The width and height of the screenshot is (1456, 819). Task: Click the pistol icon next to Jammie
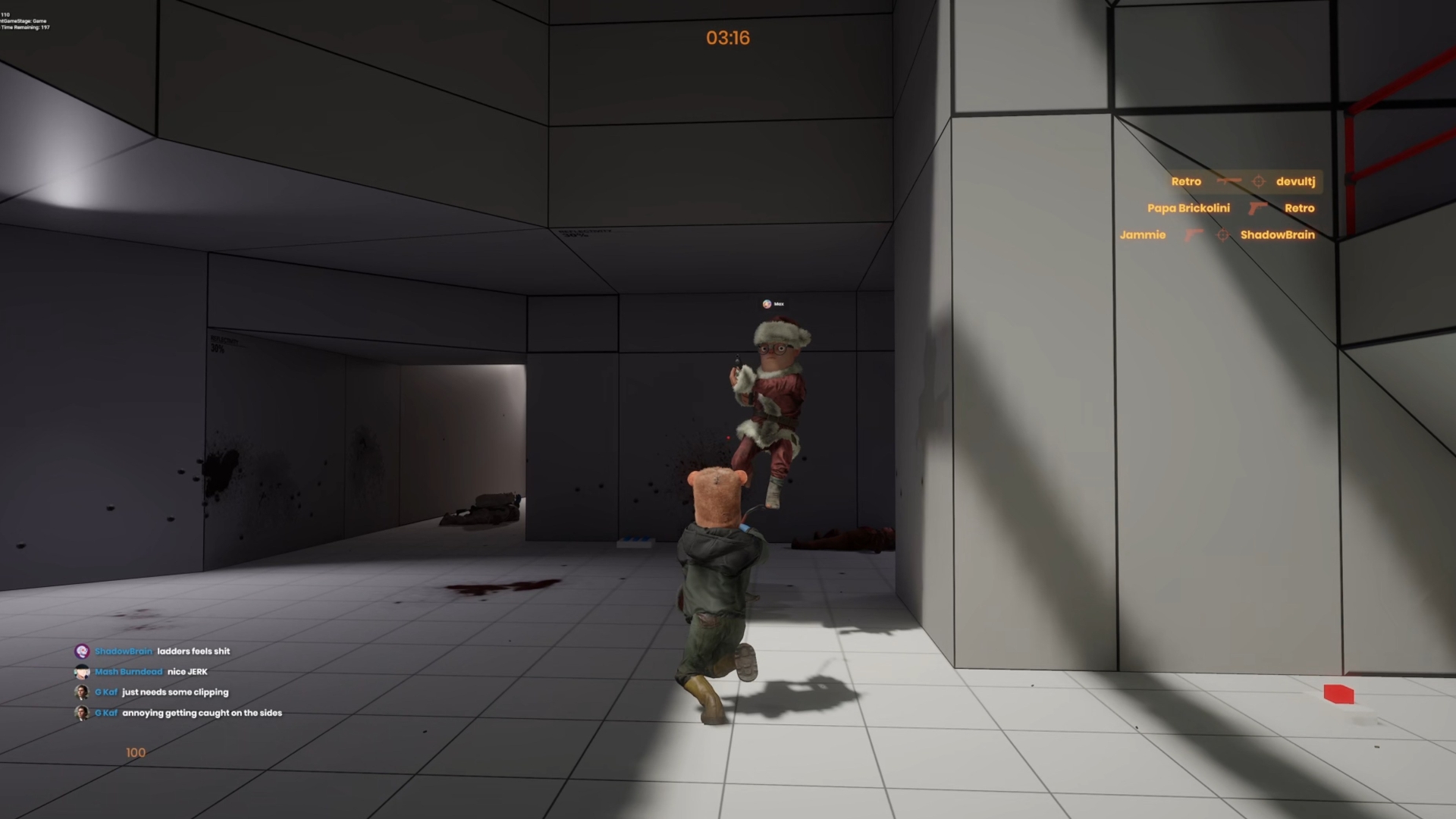[x=1194, y=234]
